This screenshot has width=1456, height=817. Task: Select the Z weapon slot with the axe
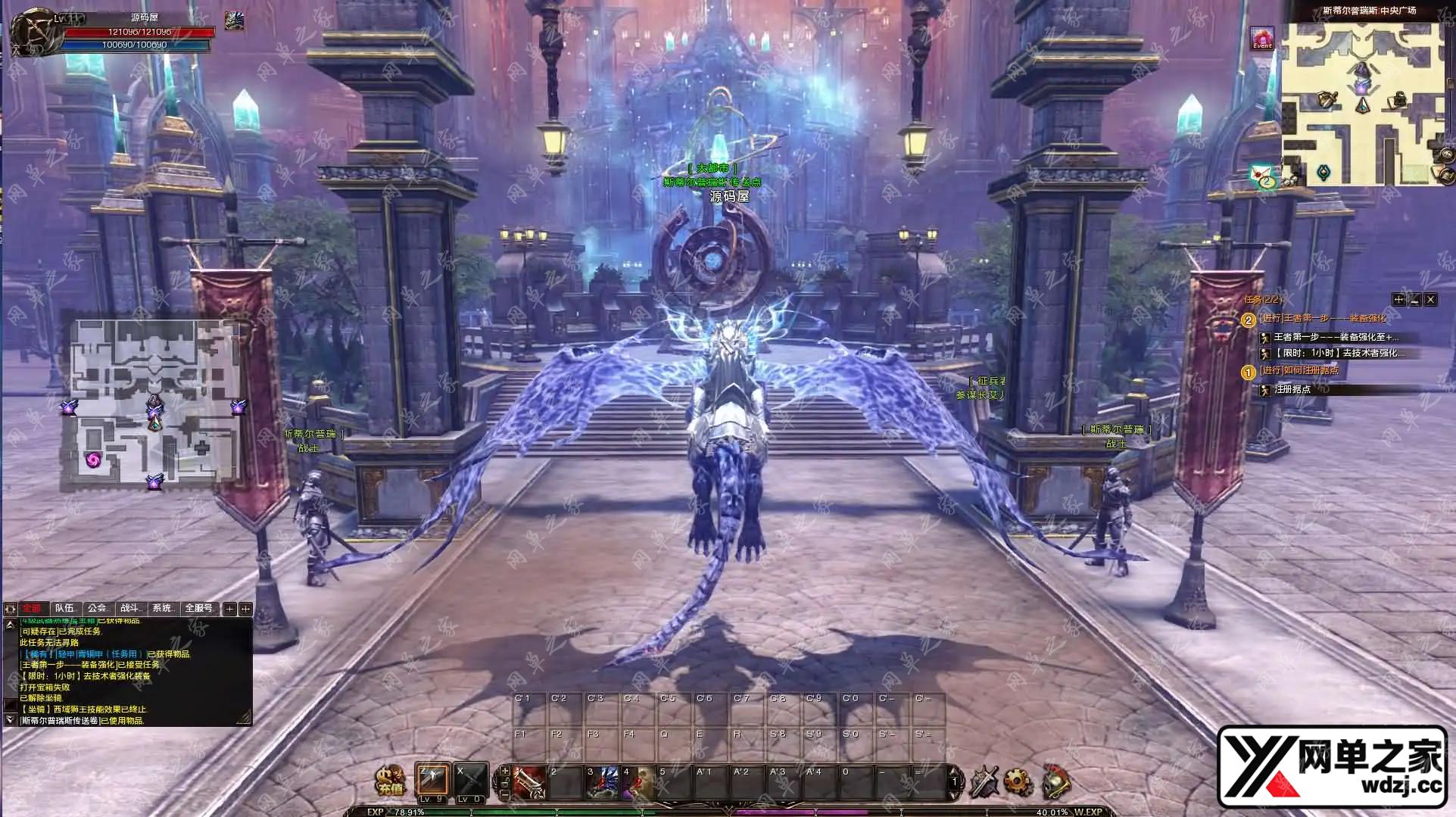(432, 781)
